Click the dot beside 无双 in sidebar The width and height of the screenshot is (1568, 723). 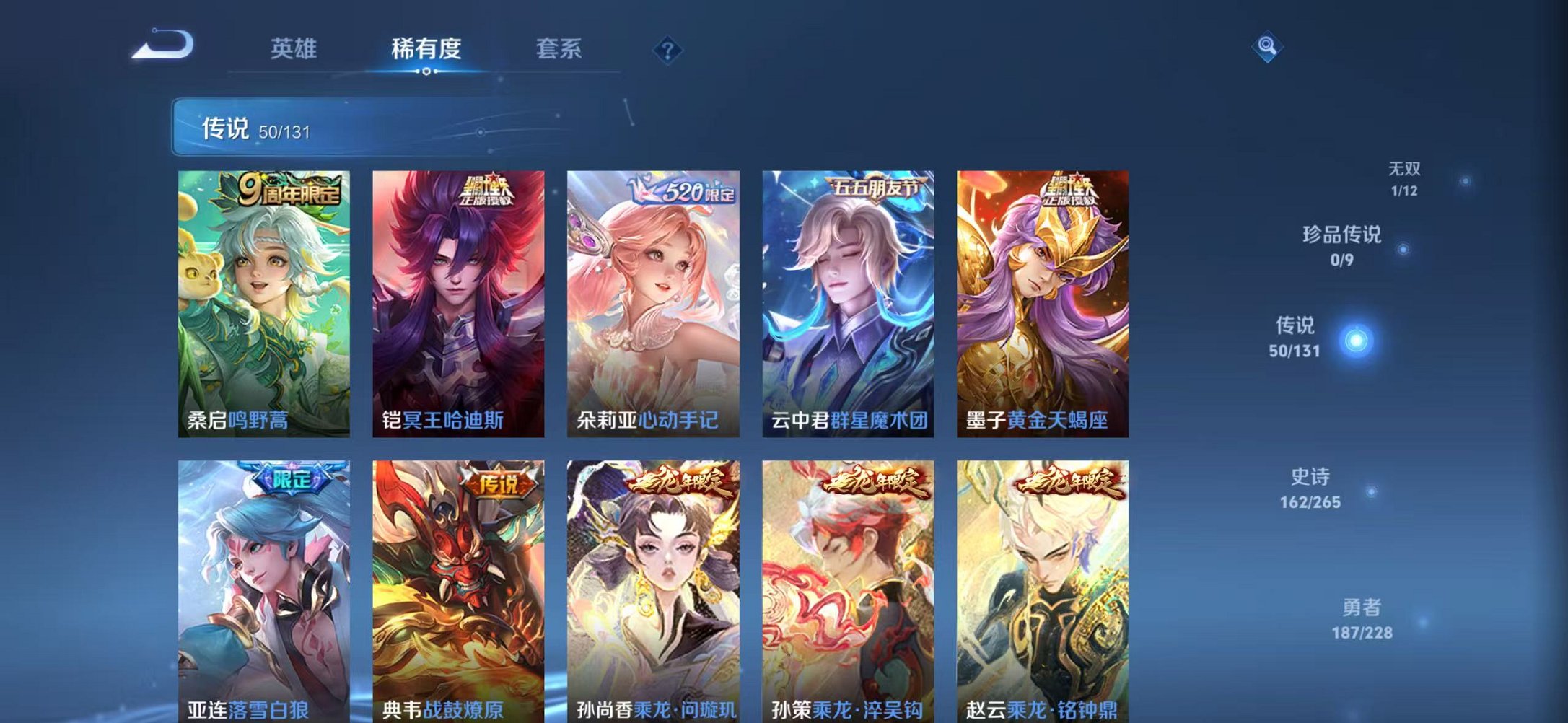click(x=1464, y=181)
